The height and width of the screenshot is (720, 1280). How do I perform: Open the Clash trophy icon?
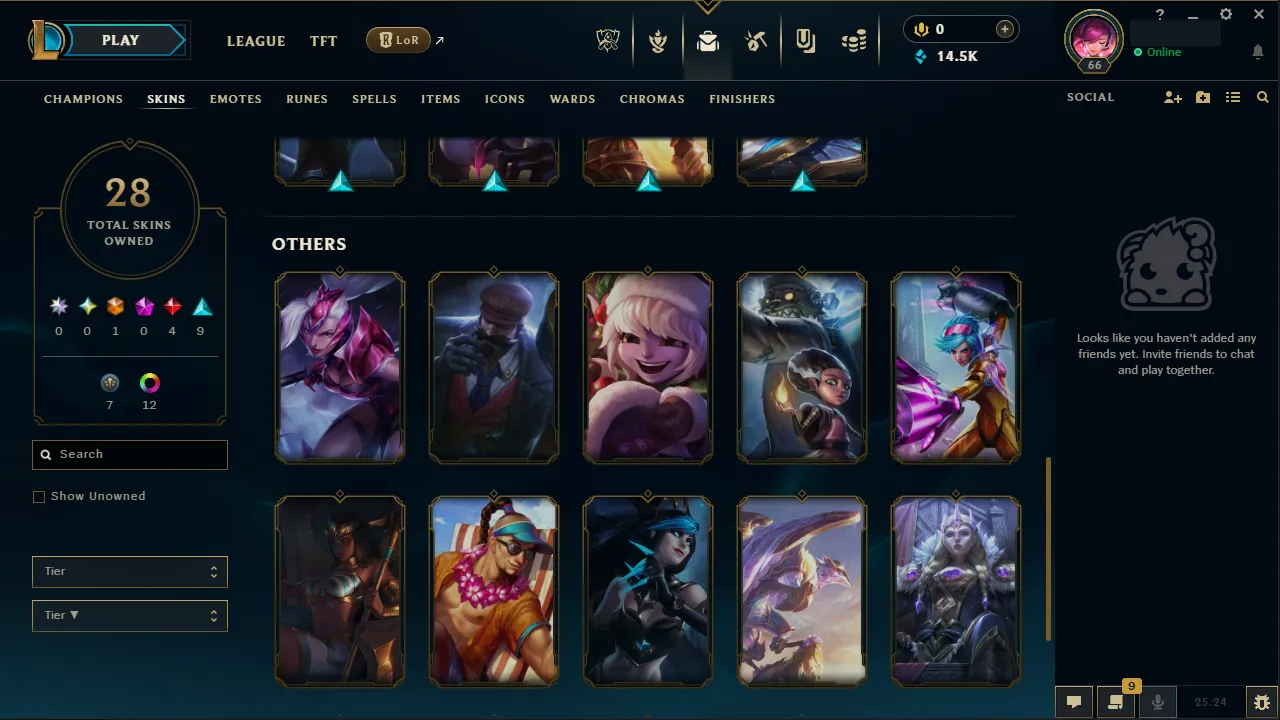click(658, 41)
